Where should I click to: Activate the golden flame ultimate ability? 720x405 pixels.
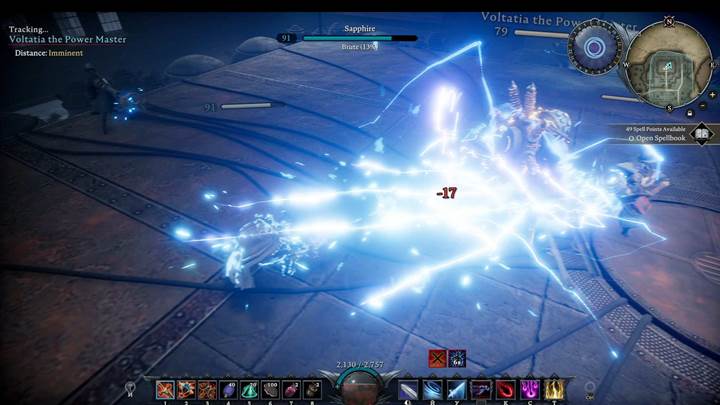coord(553,389)
